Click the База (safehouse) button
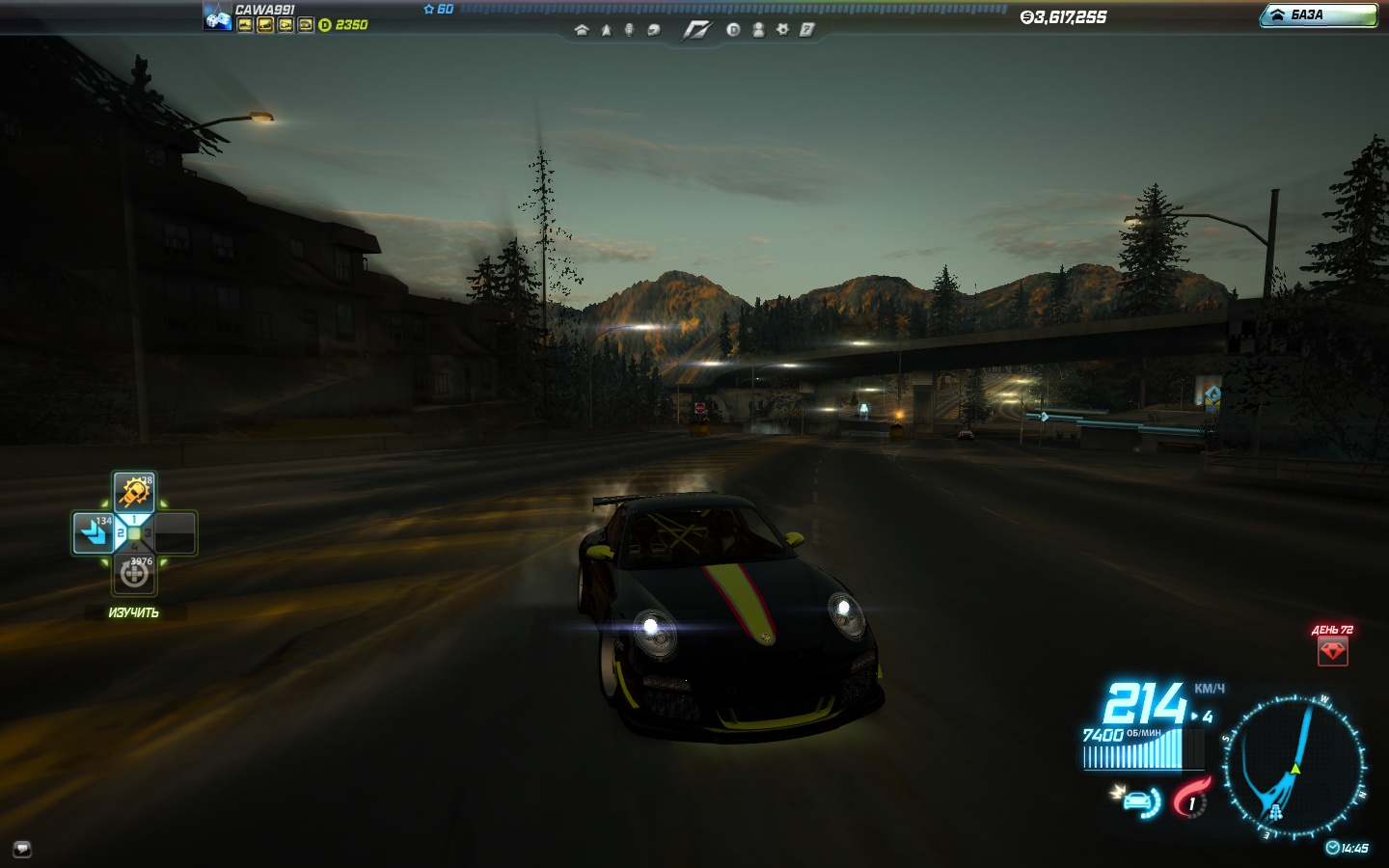The image size is (1389, 868). (1318, 15)
